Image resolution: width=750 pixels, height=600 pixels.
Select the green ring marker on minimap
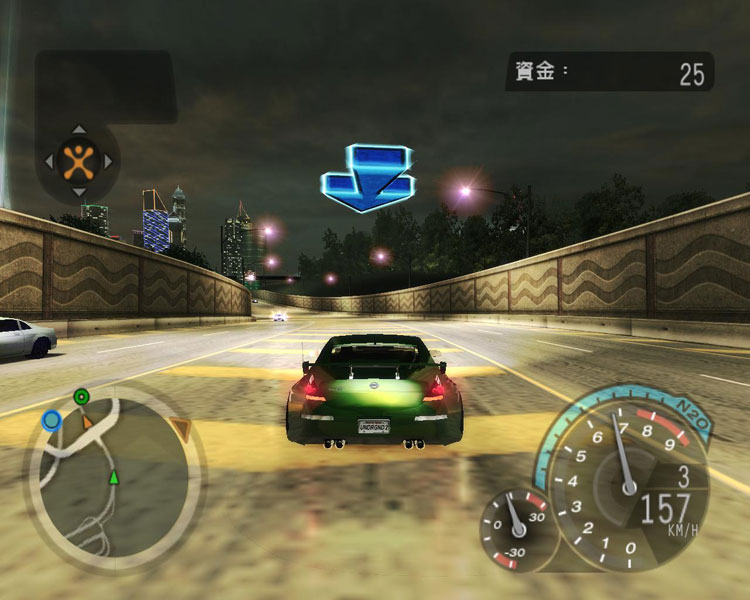click(x=82, y=398)
